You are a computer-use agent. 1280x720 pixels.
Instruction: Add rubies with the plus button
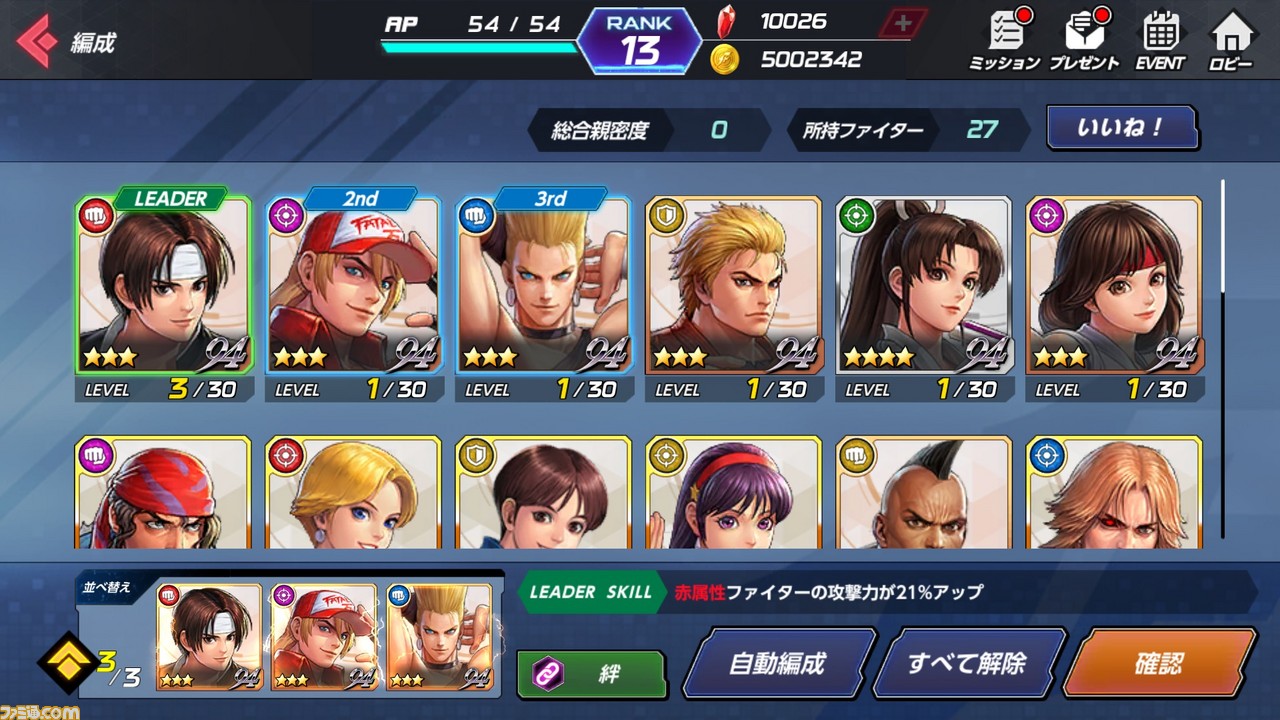tap(902, 24)
